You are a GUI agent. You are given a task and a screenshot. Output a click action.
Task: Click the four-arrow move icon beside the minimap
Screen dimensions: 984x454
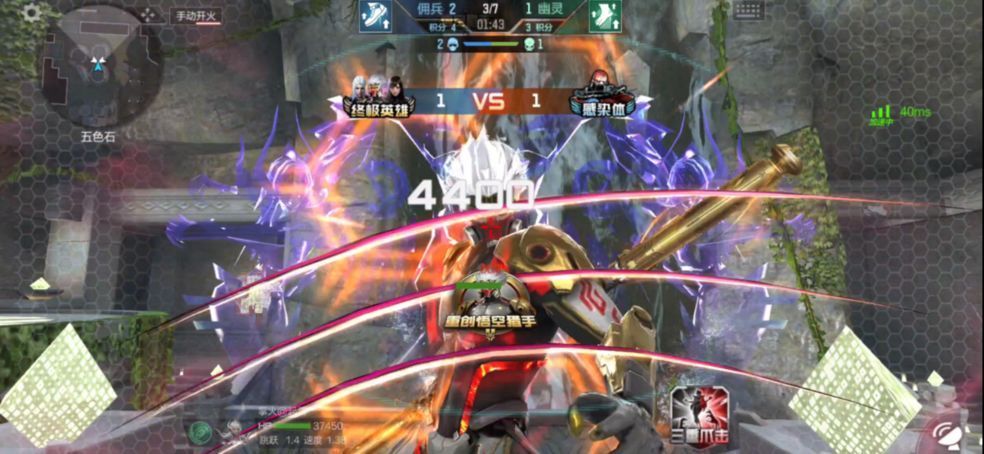(x=149, y=15)
